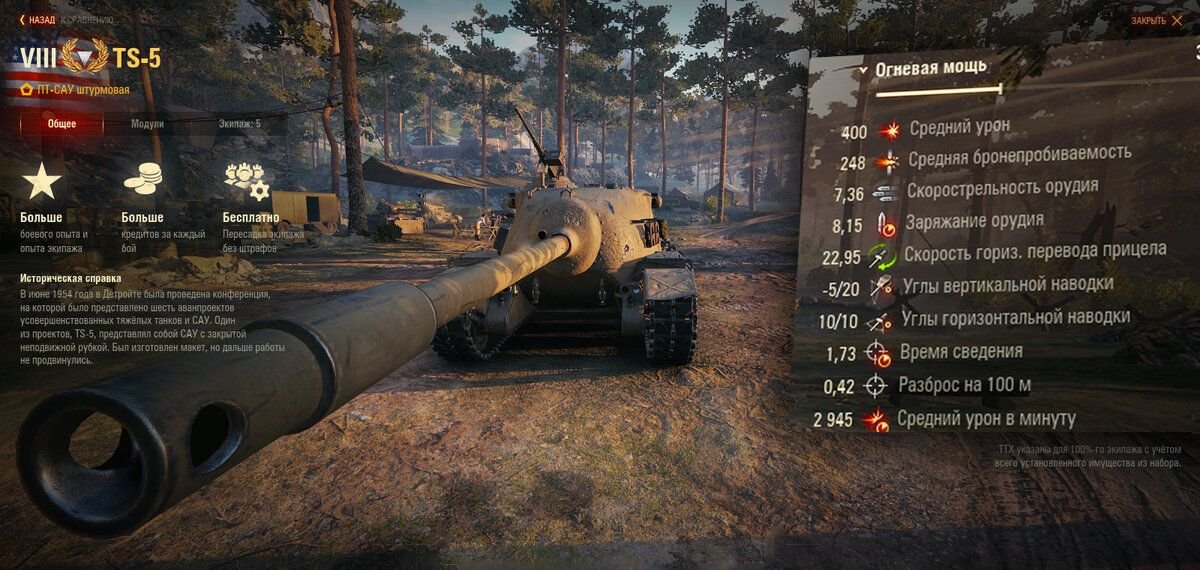
Task: Select the free crew transfer icon
Action: (246, 181)
